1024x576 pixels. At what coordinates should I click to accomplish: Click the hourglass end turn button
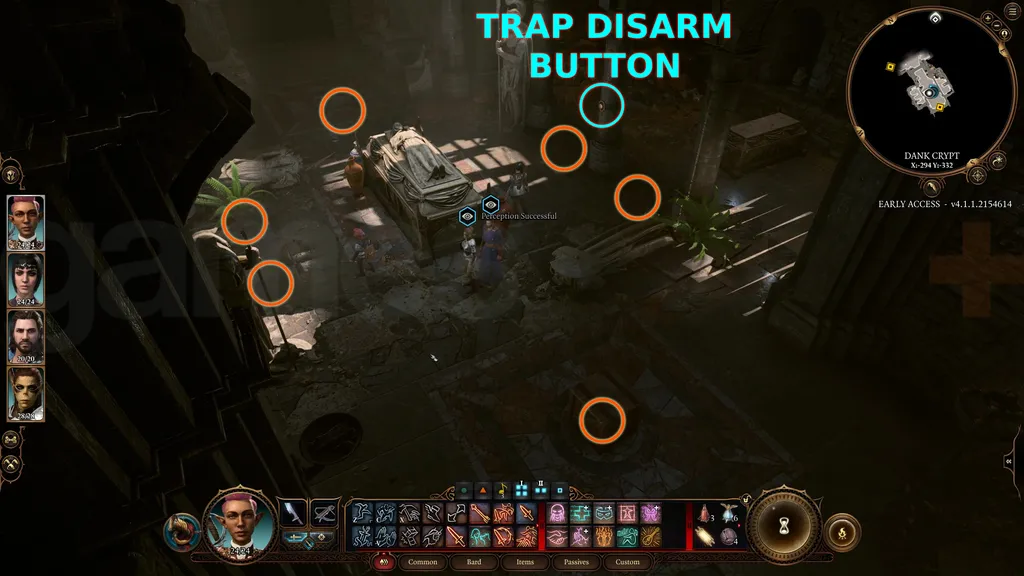tap(785, 524)
